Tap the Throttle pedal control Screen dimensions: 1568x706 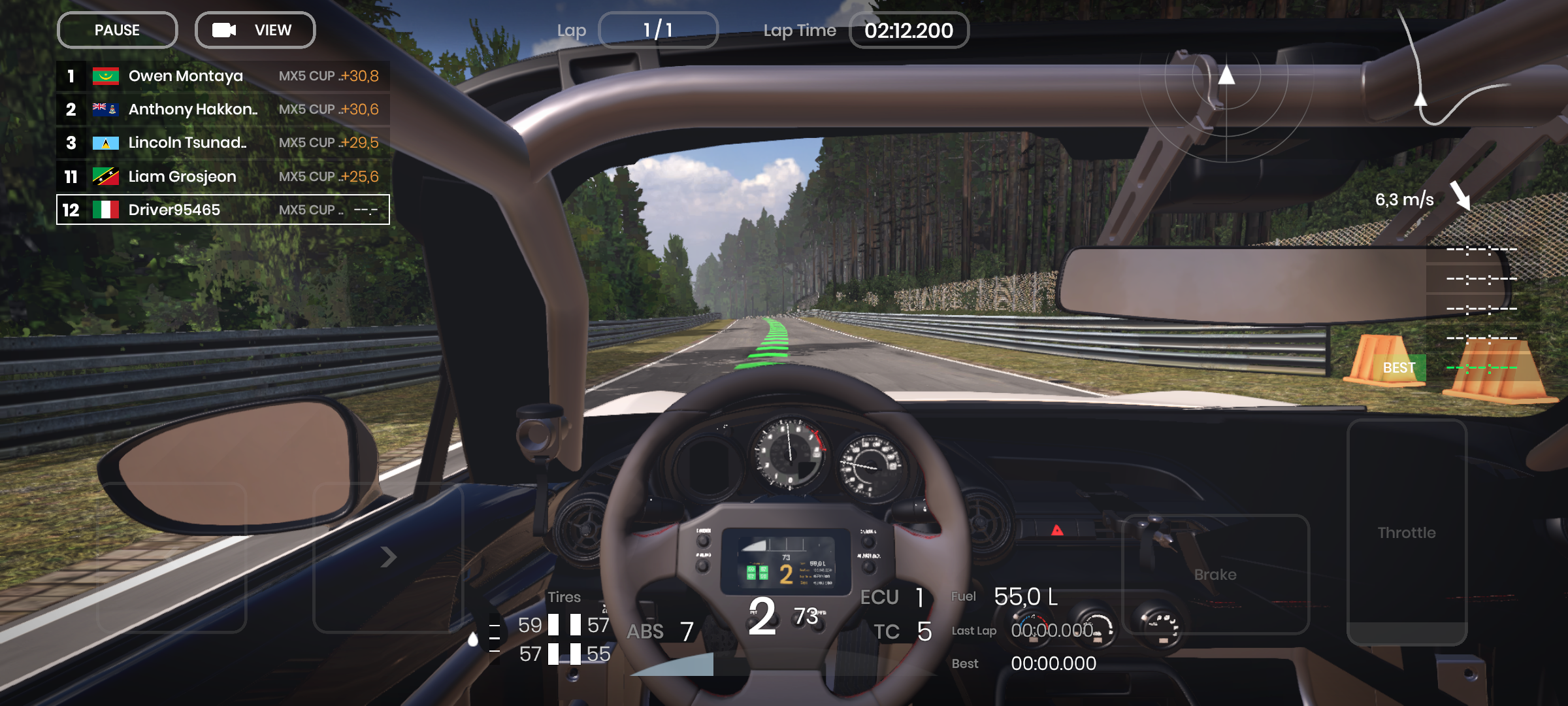pos(1407,532)
